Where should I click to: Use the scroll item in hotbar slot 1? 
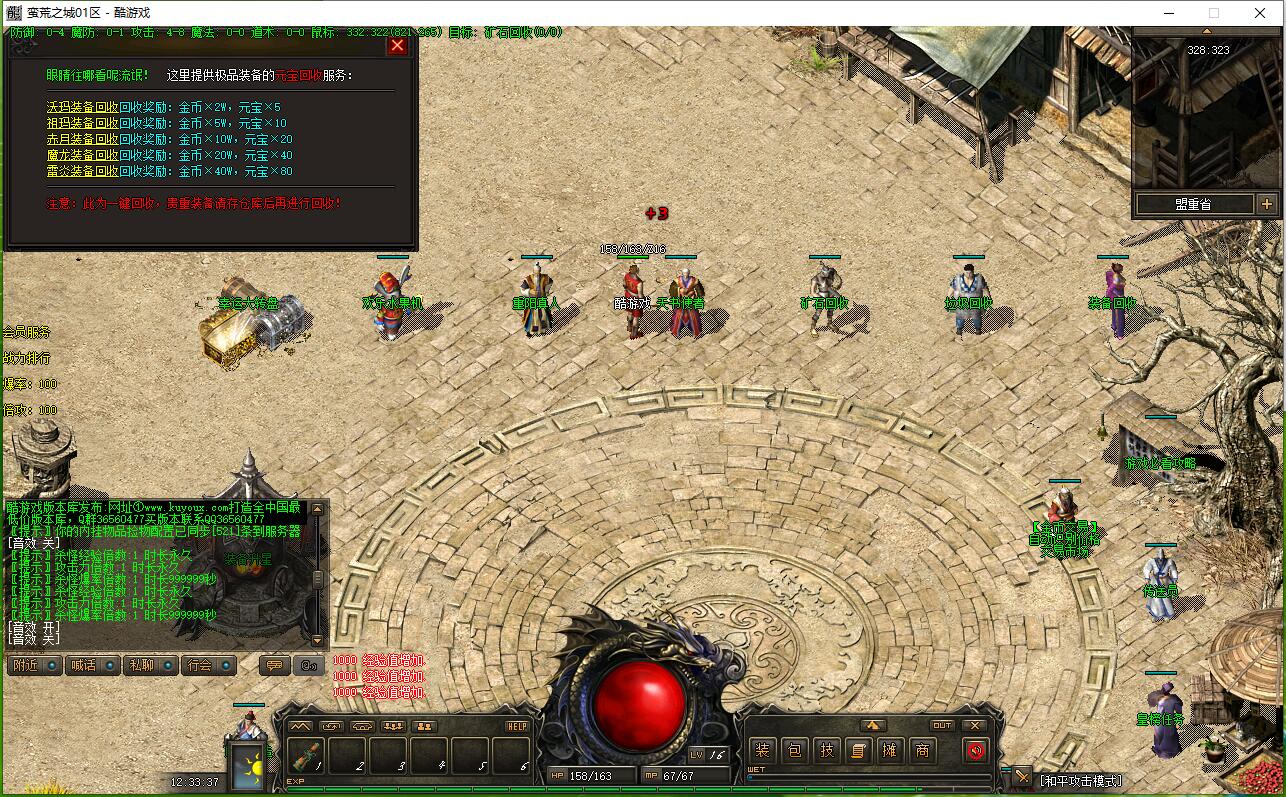[x=306, y=755]
